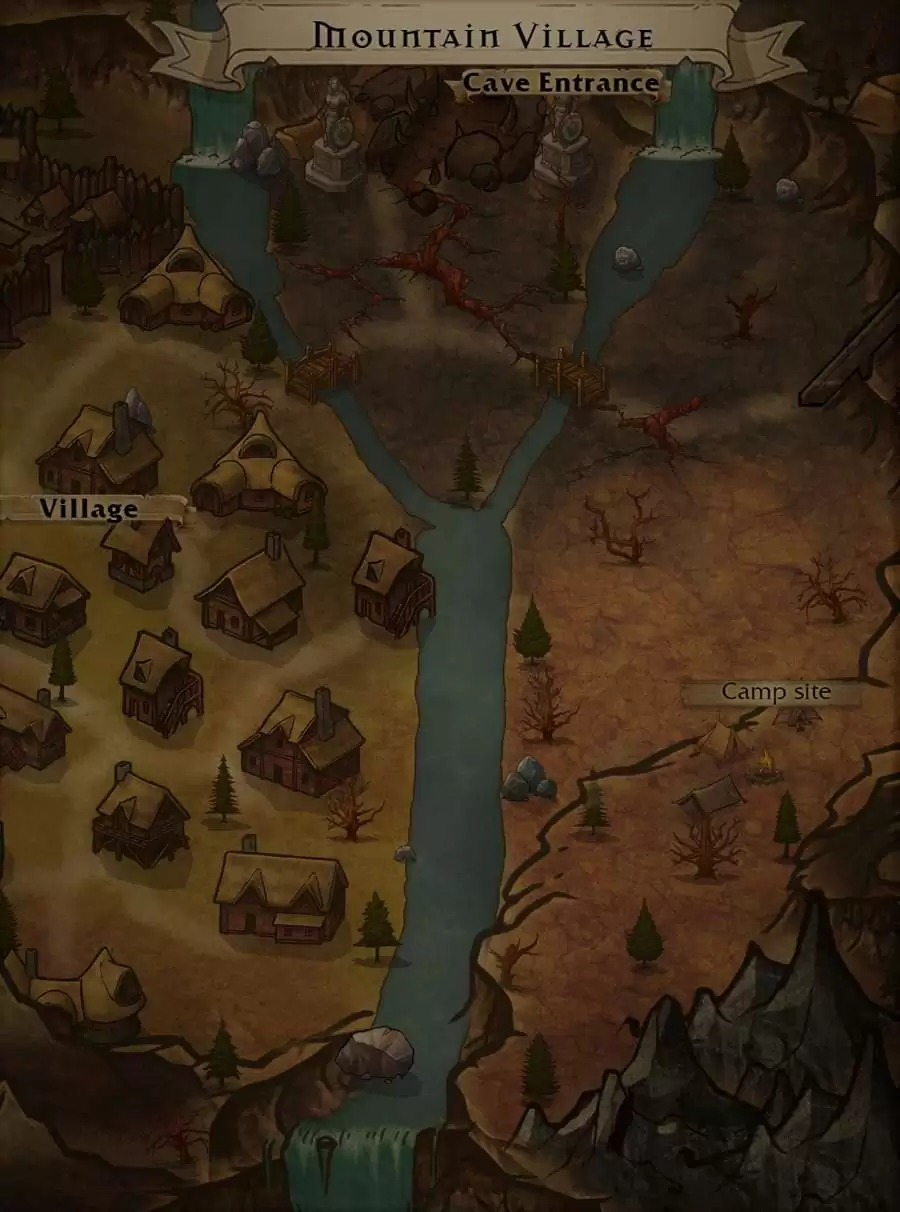900x1212 pixels.
Task: Select the Village map label
Action: (x=89, y=509)
